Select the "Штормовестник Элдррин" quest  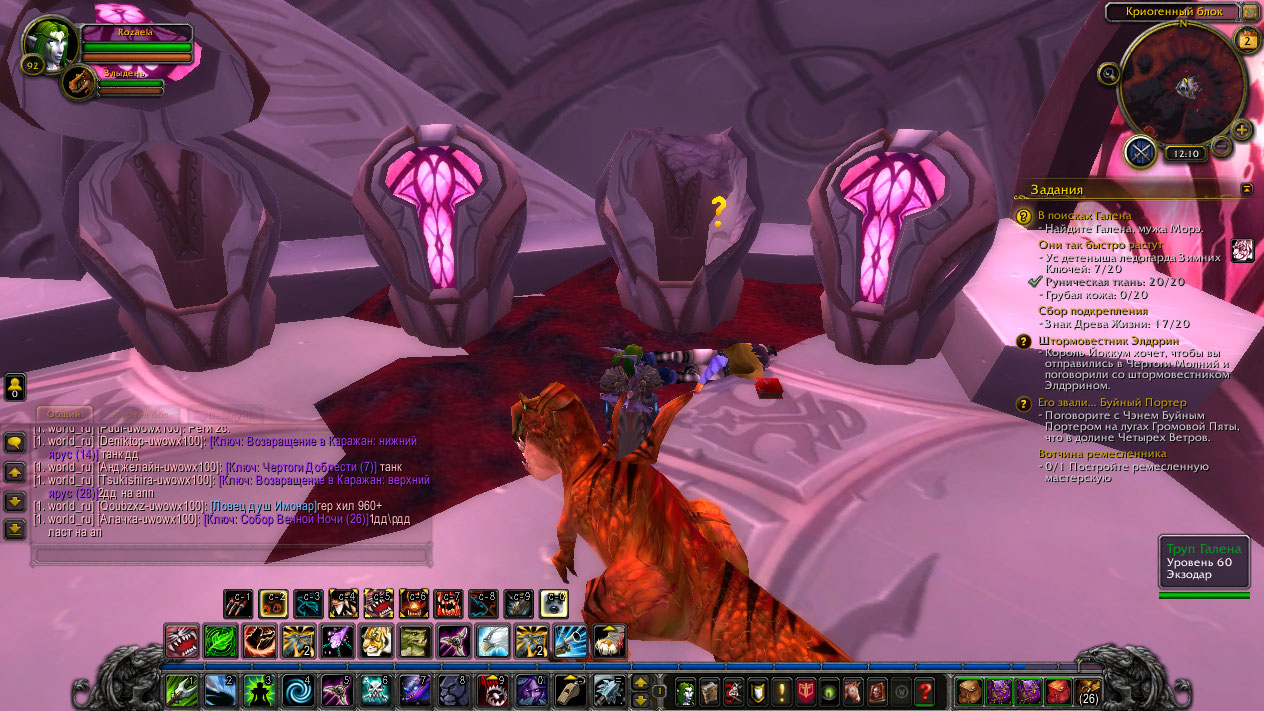pos(1094,341)
